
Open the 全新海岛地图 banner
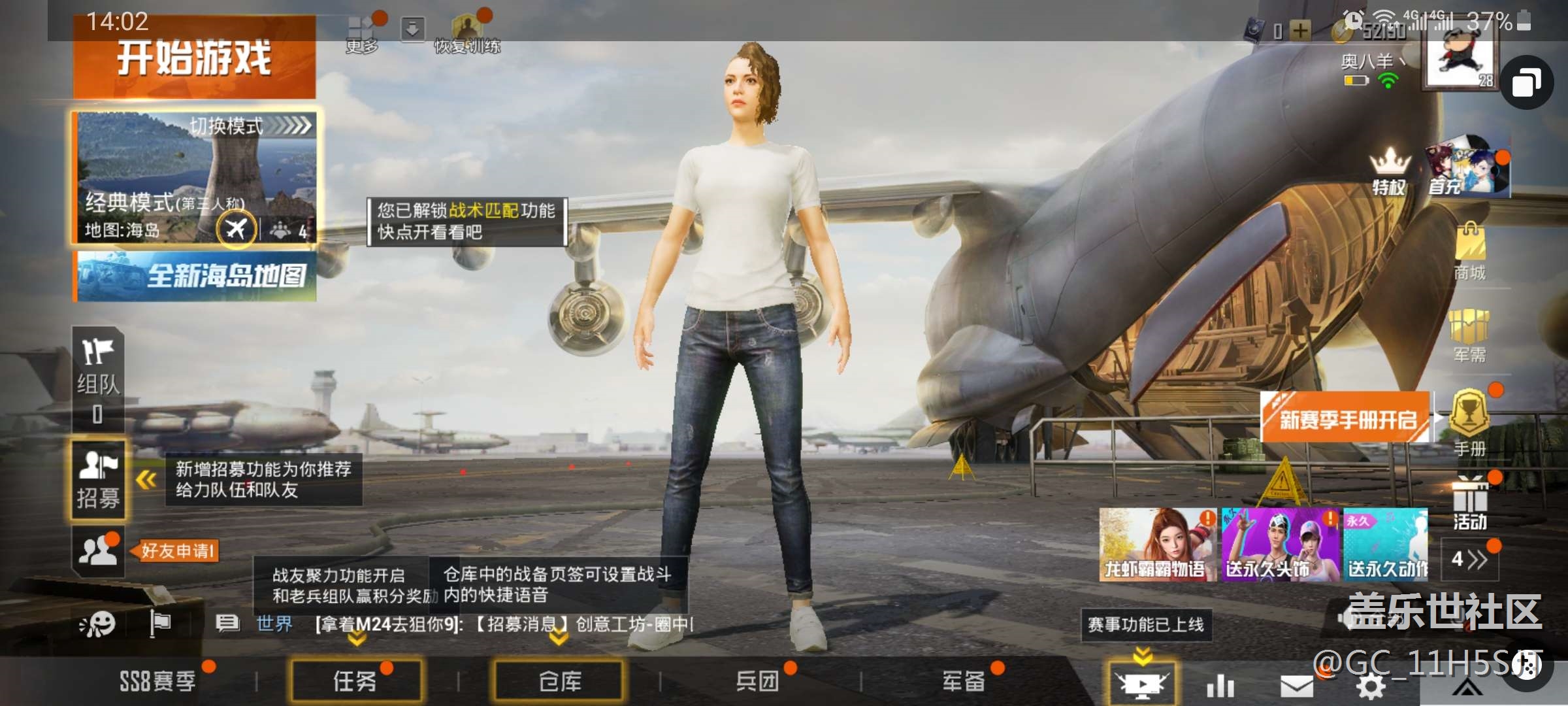tap(195, 277)
